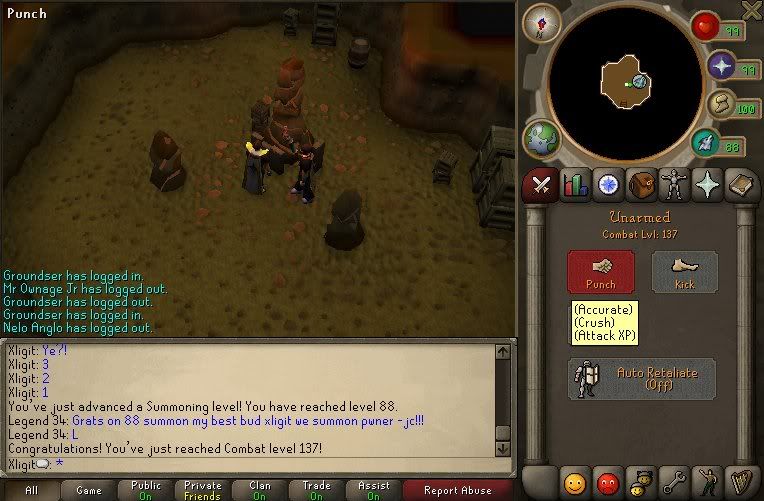Close the game with the X button
Image resolution: width=764 pixels, height=501 pixels.
751,9
